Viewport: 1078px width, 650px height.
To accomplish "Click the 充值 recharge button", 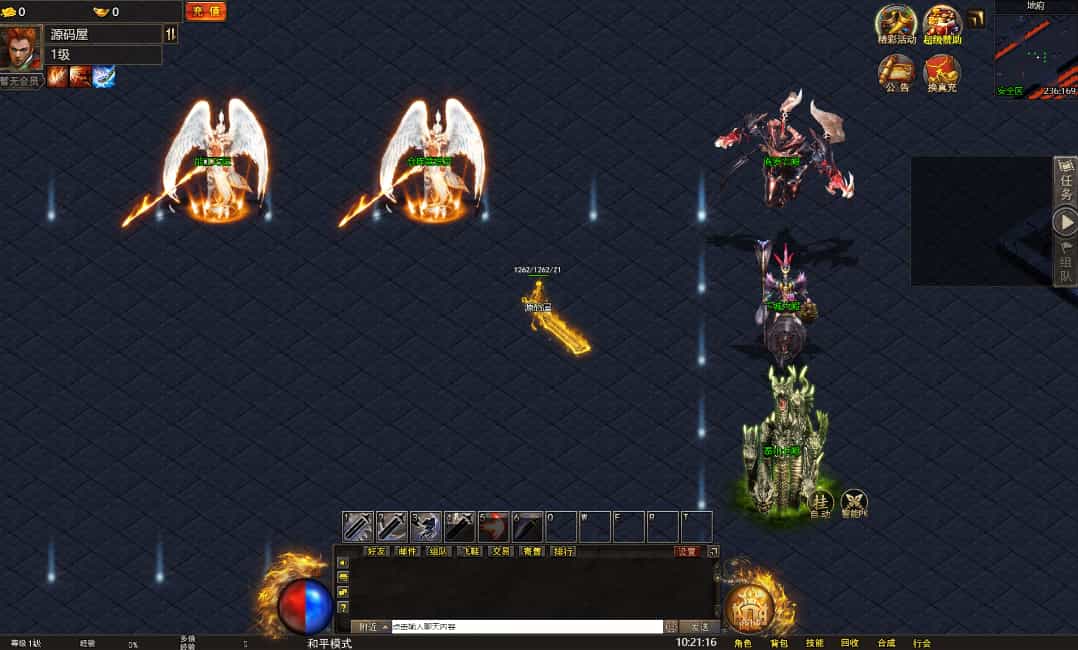I will point(206,12).
